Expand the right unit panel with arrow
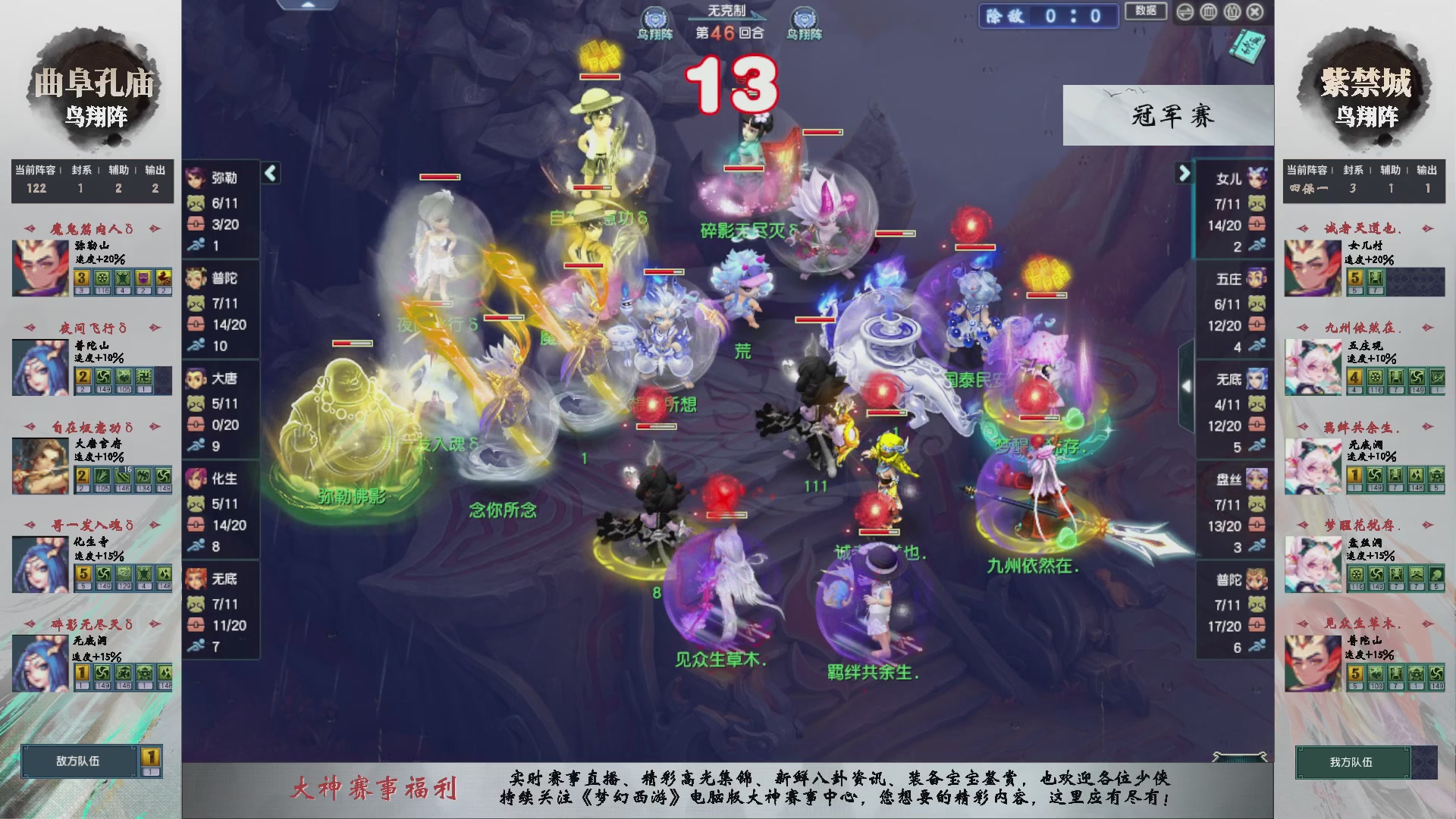 click(x=1185, y=173)
